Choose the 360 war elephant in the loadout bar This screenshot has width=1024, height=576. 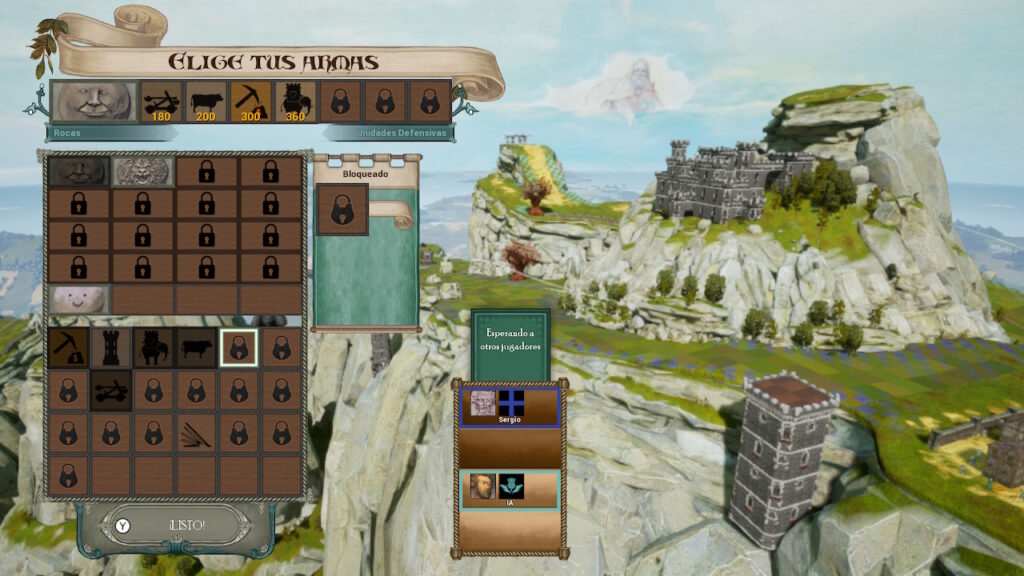(x=294, y=101)
